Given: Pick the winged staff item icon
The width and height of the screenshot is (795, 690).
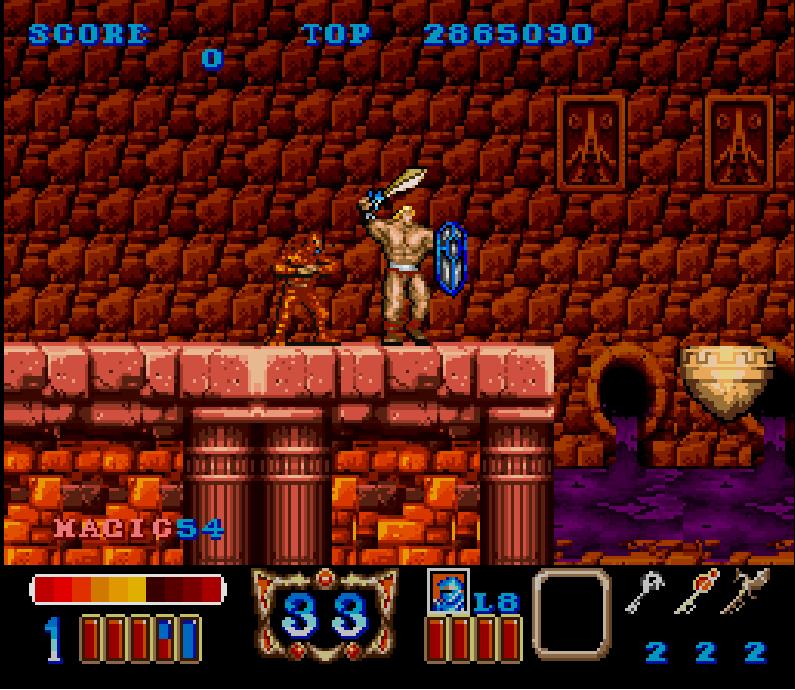Looking at the screenshot, I should [x=750, y=592].
